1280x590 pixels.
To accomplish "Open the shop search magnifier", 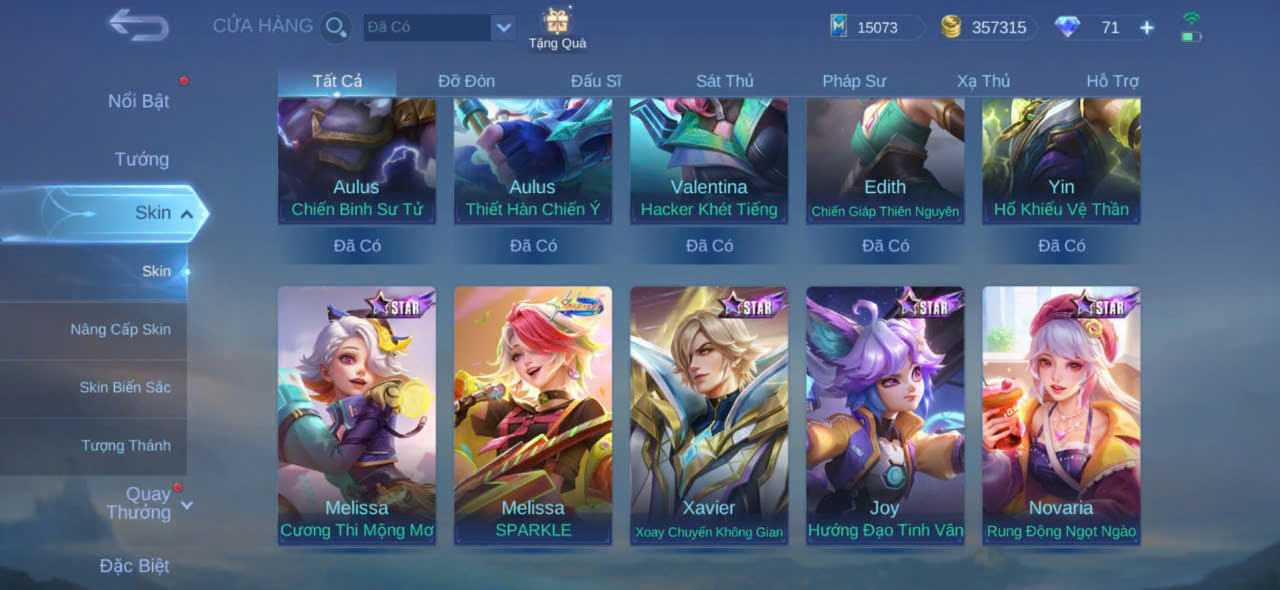I will click(336, 27).
